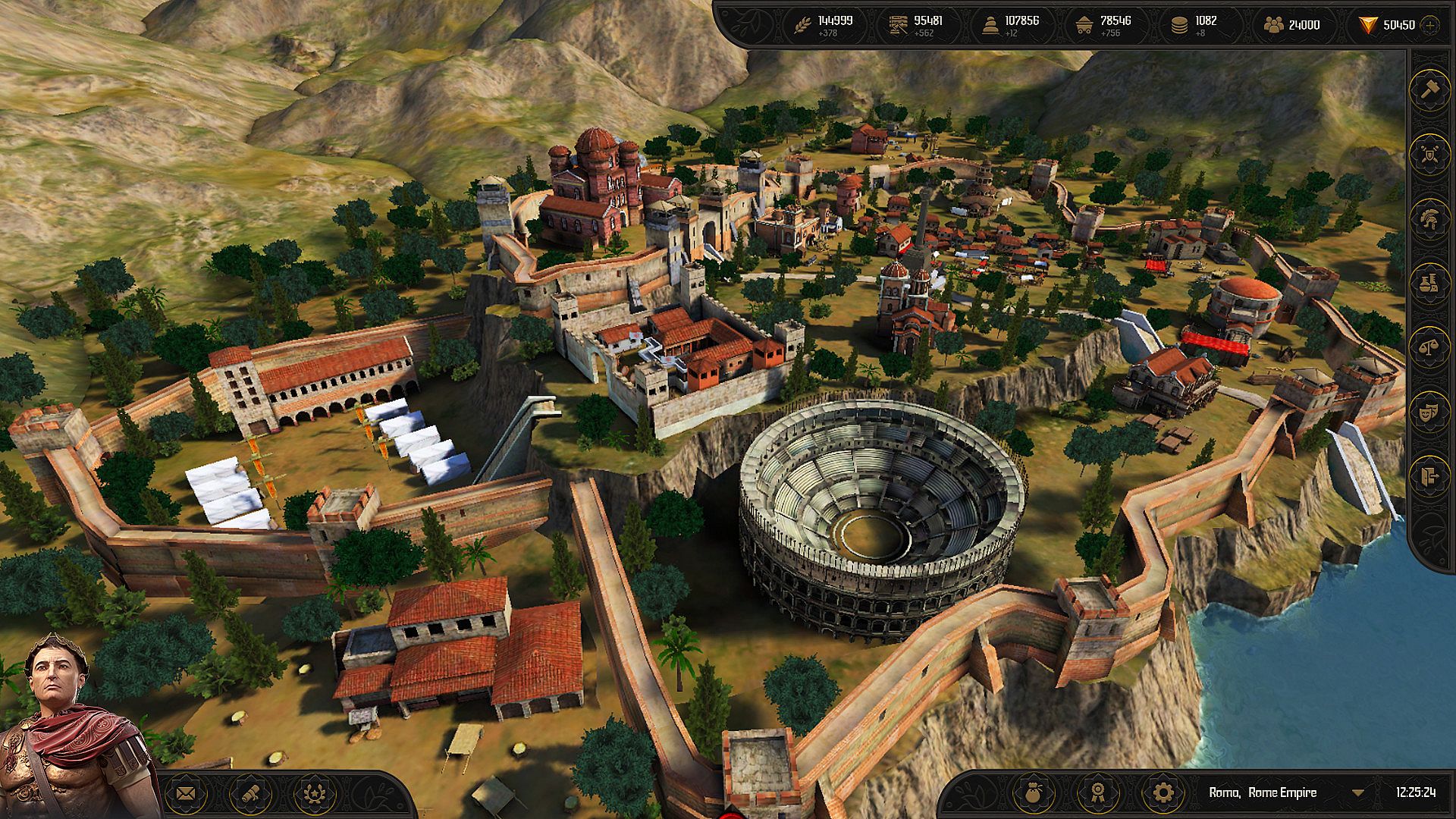1456x819 pixels.
Task: Open the hammer build menu
Action: [x=1429, y=89]
